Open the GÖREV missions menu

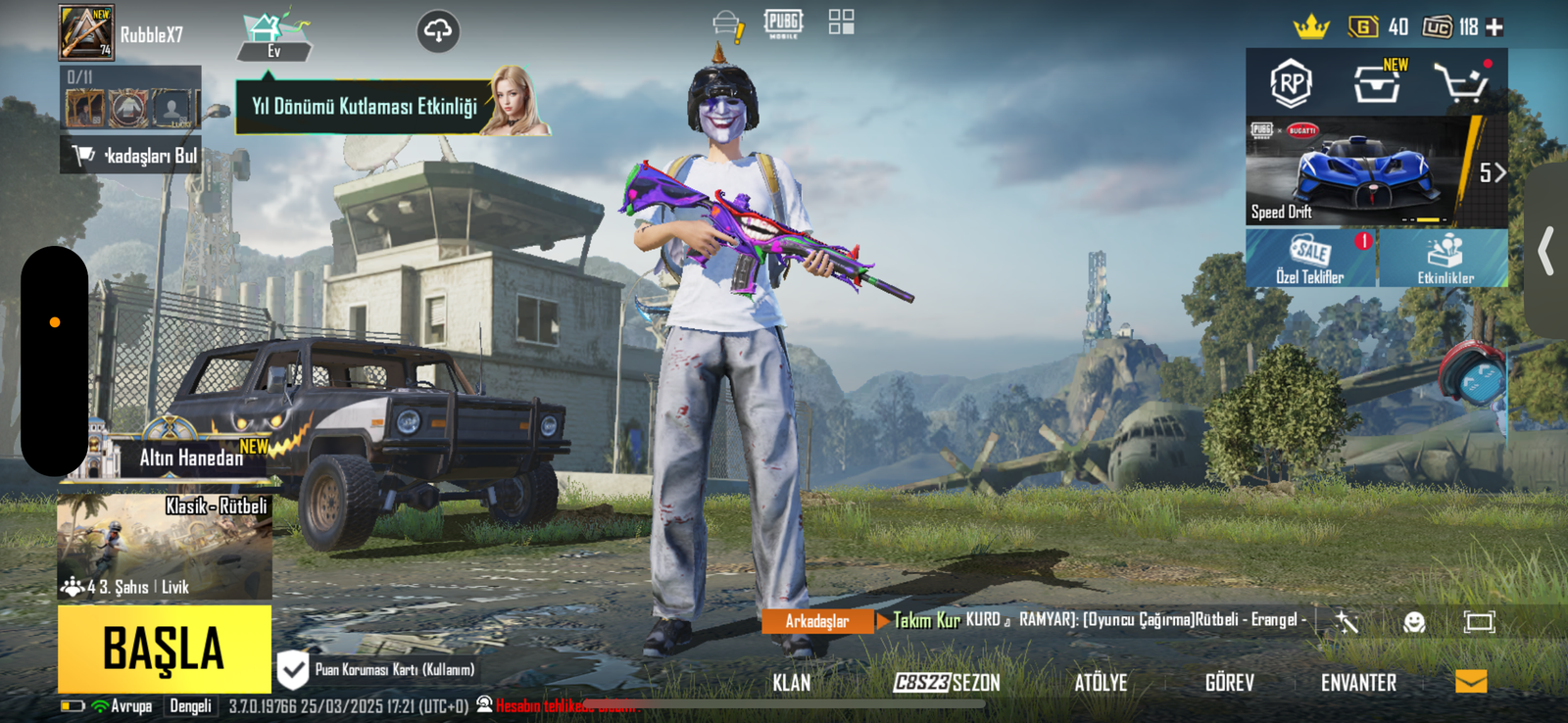[1229, 683]
